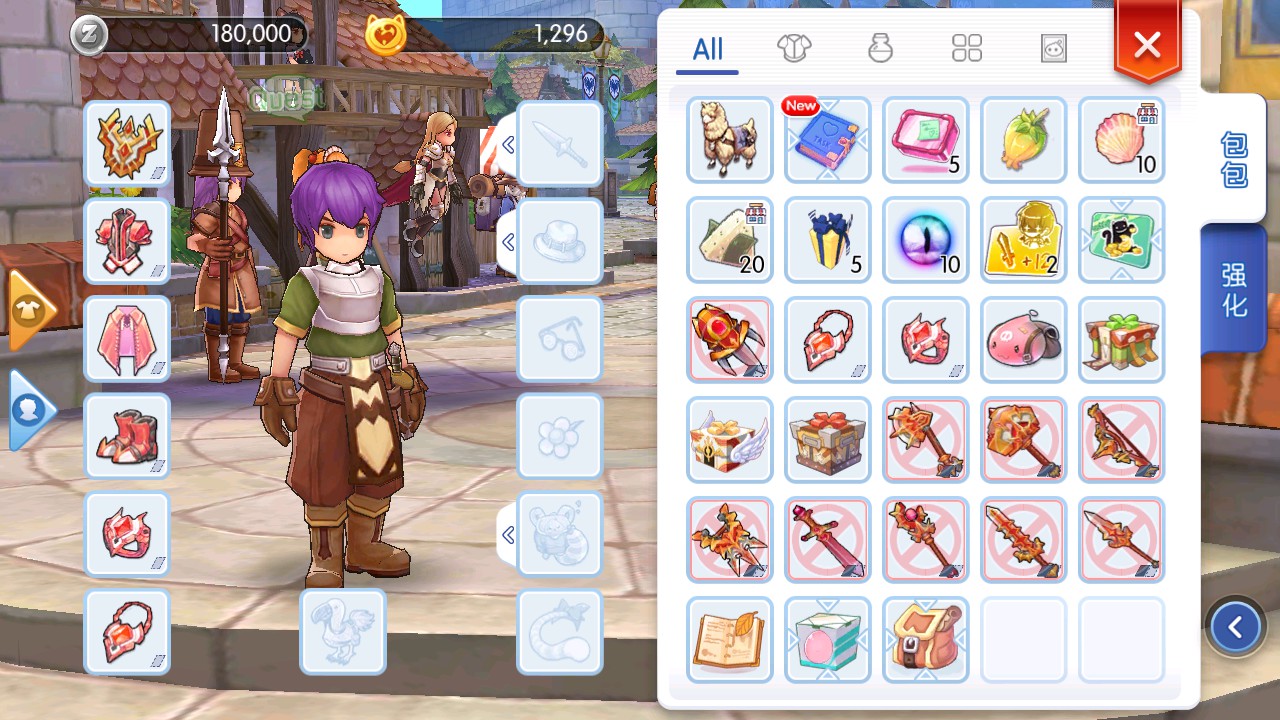Click the round blue back arrow button
The height and width of the screenshot is (720, 1280).
click(x=1235, y=627)
